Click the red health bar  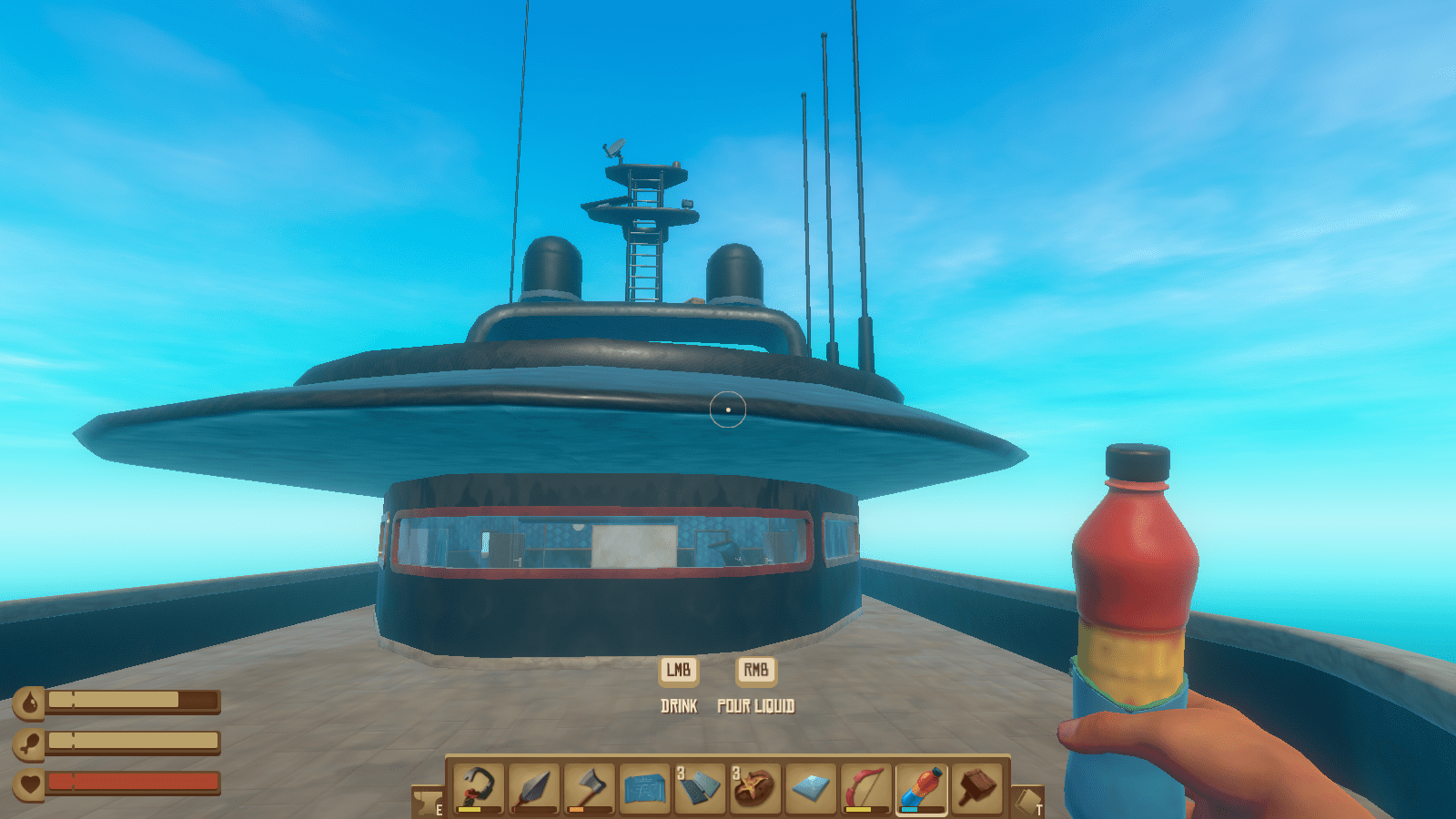pos(132,781)
